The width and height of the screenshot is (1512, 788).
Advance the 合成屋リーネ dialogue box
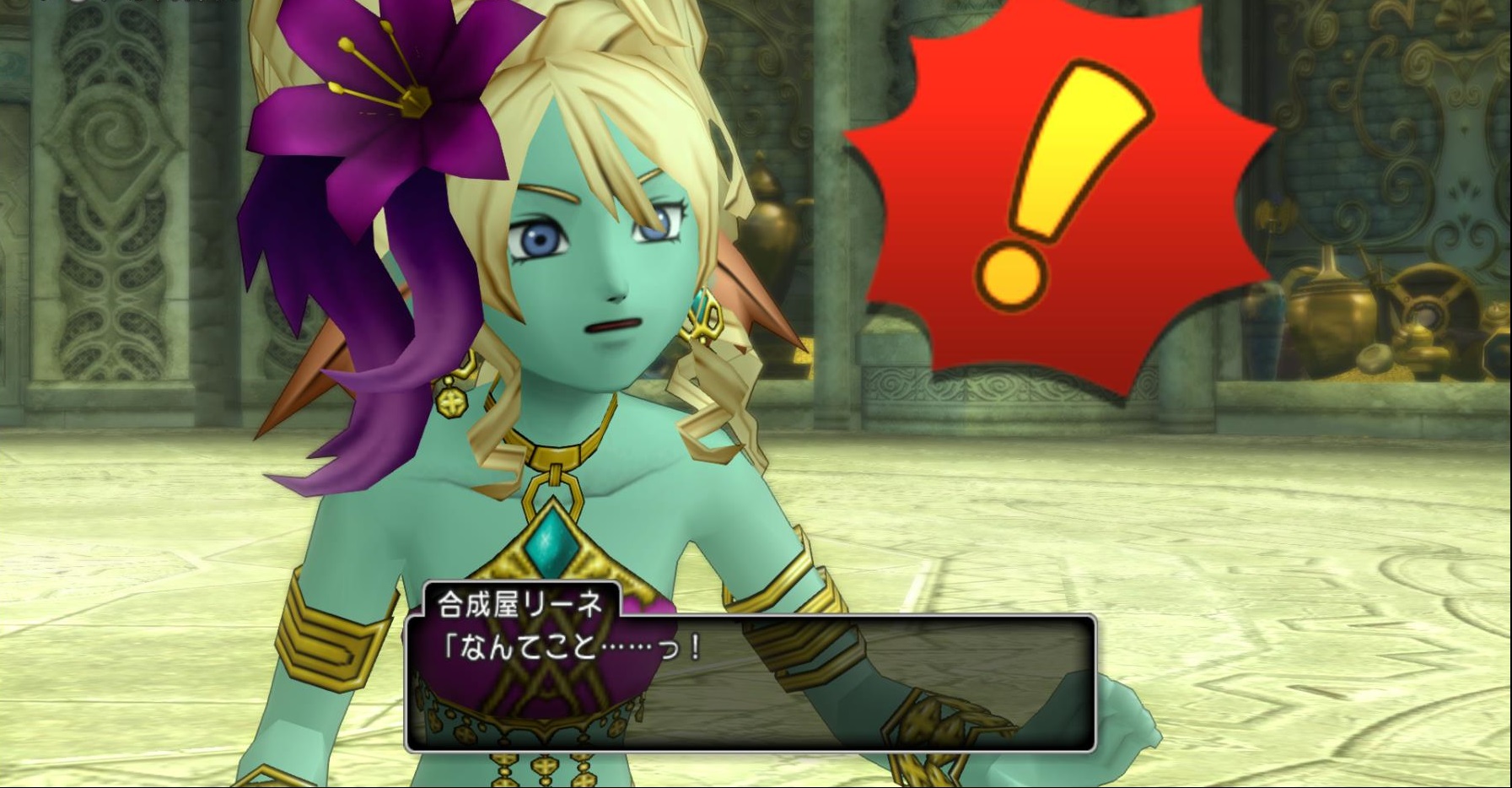click(x=750, y=683)
